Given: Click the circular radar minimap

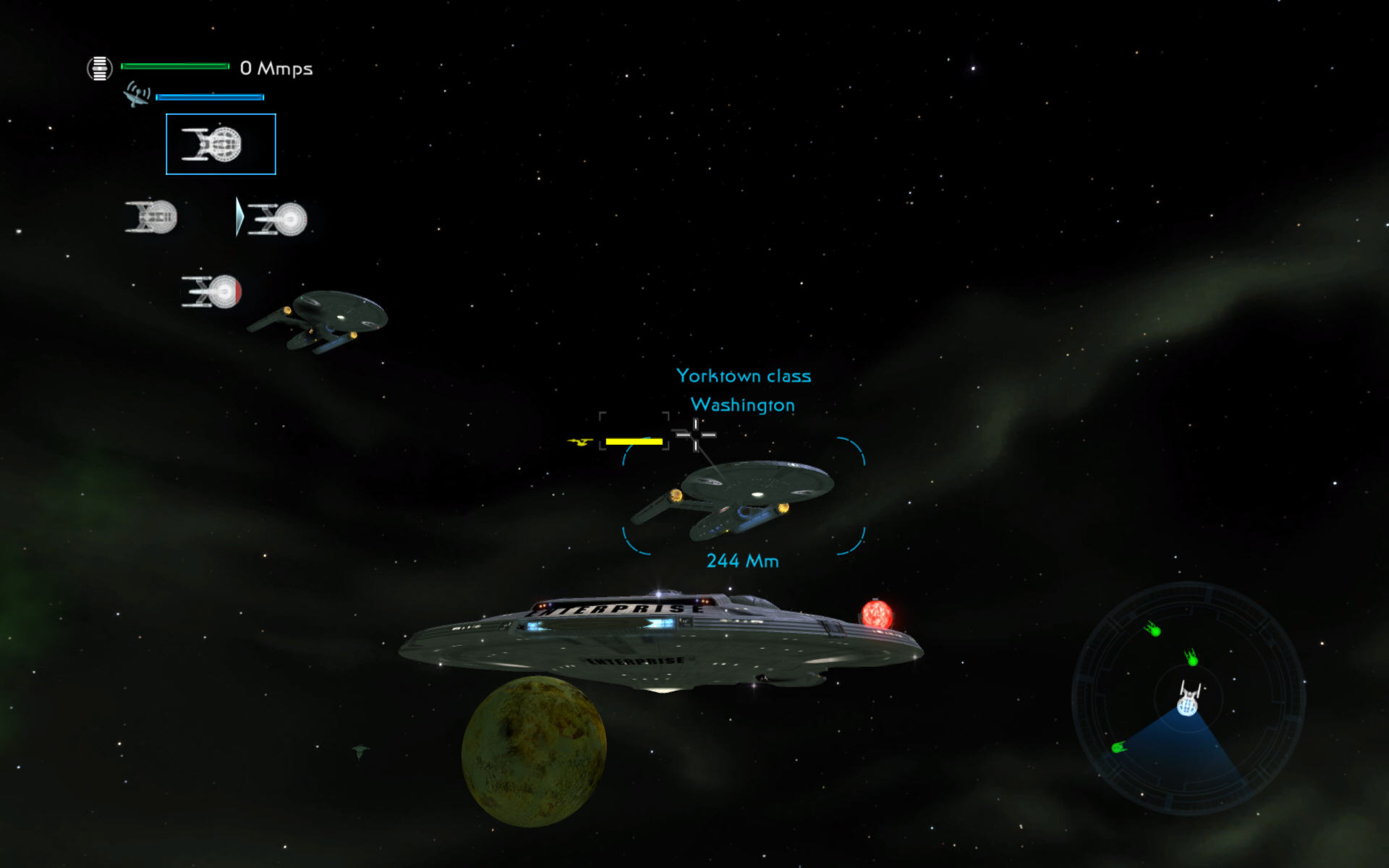Looking at the screenshot, I should [x=1188, y=699].
